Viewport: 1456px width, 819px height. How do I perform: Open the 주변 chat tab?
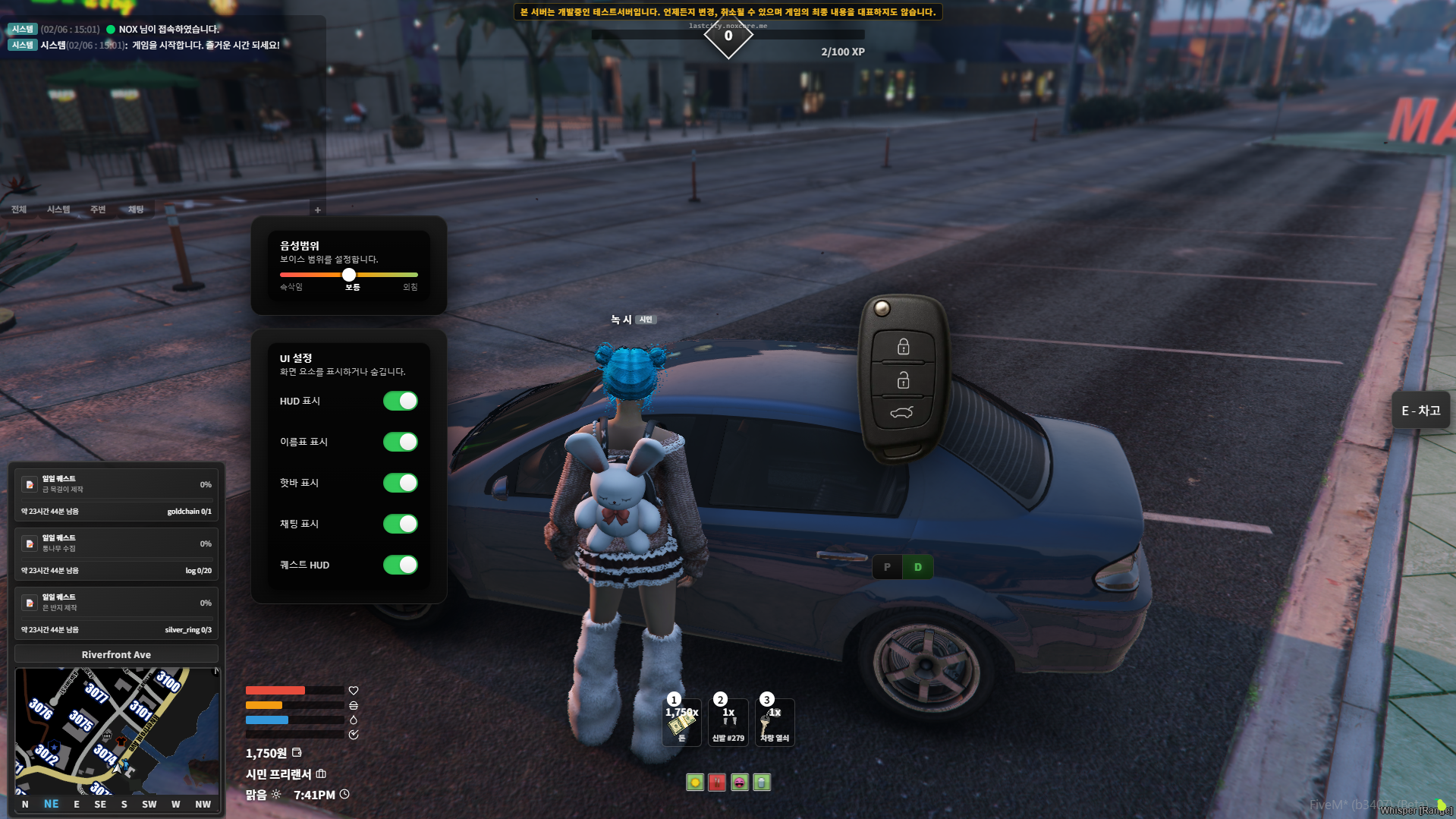[98, 209]
